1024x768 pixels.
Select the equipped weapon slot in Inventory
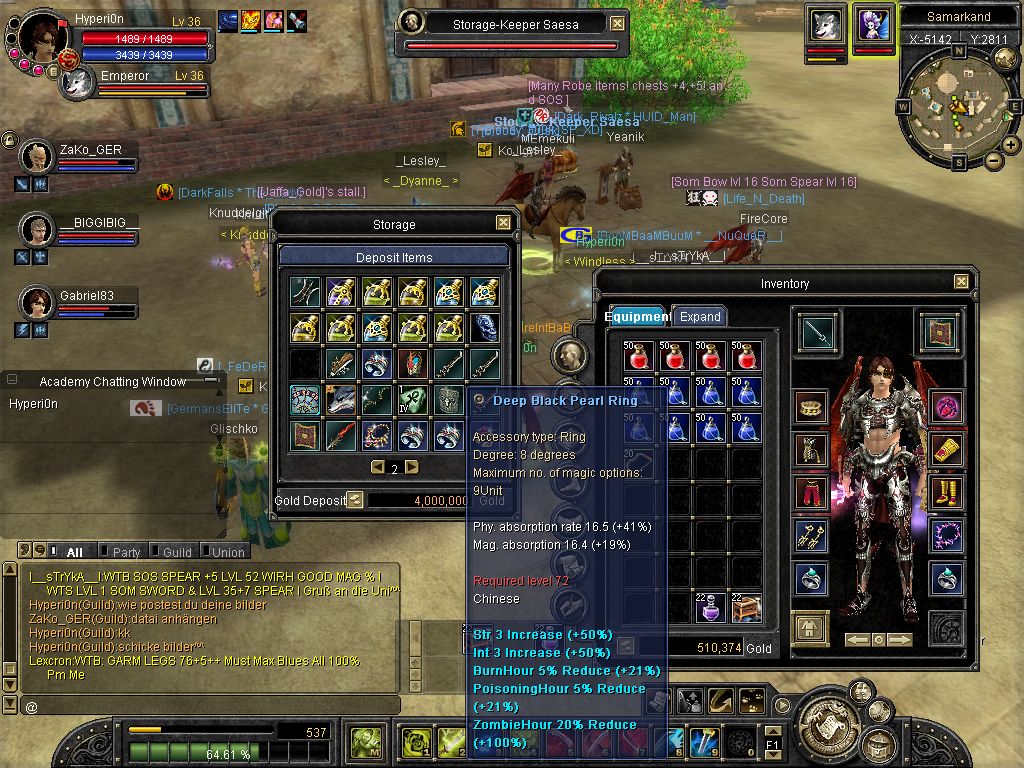tap(819, 333)
